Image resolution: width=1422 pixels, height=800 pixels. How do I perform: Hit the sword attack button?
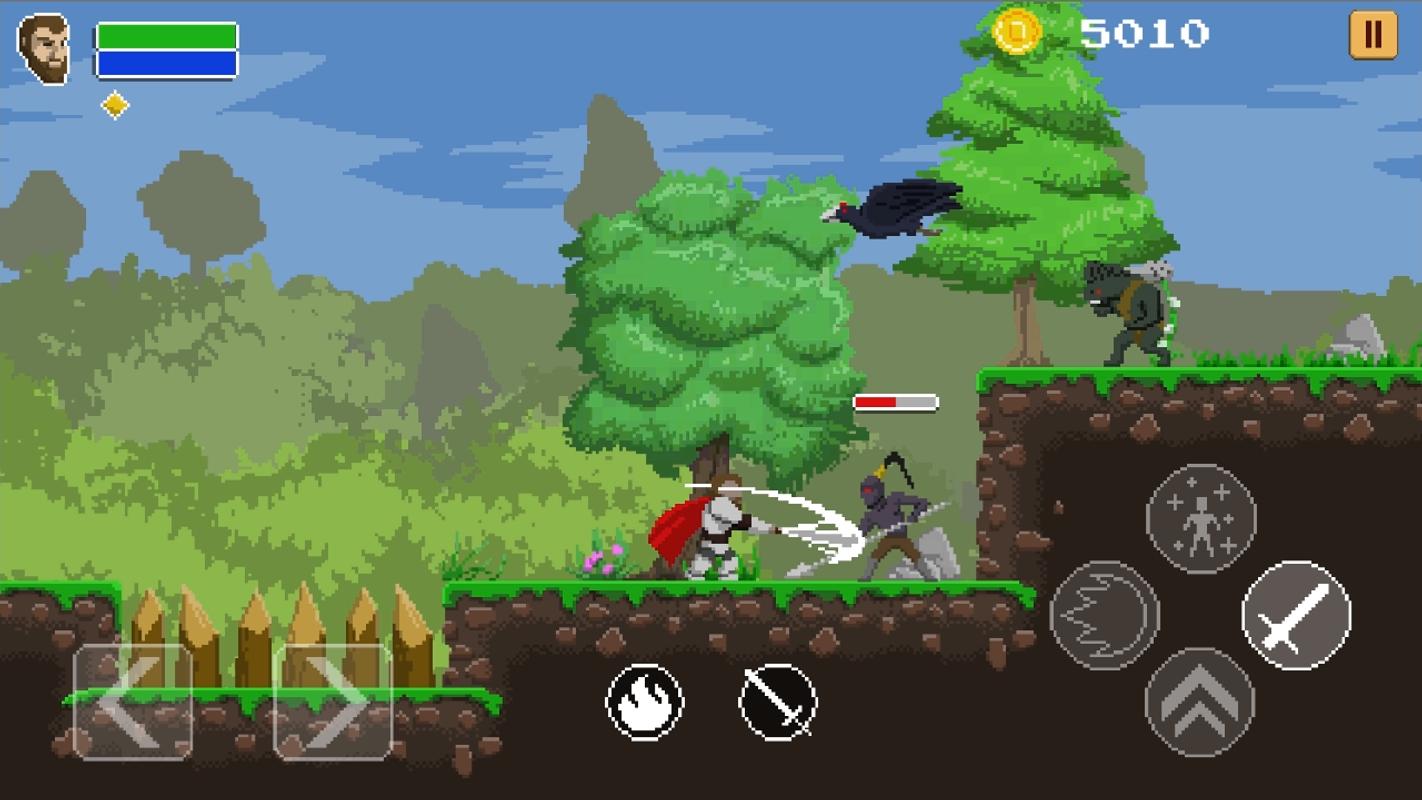pyautogui.click(x=1296, y=615)
